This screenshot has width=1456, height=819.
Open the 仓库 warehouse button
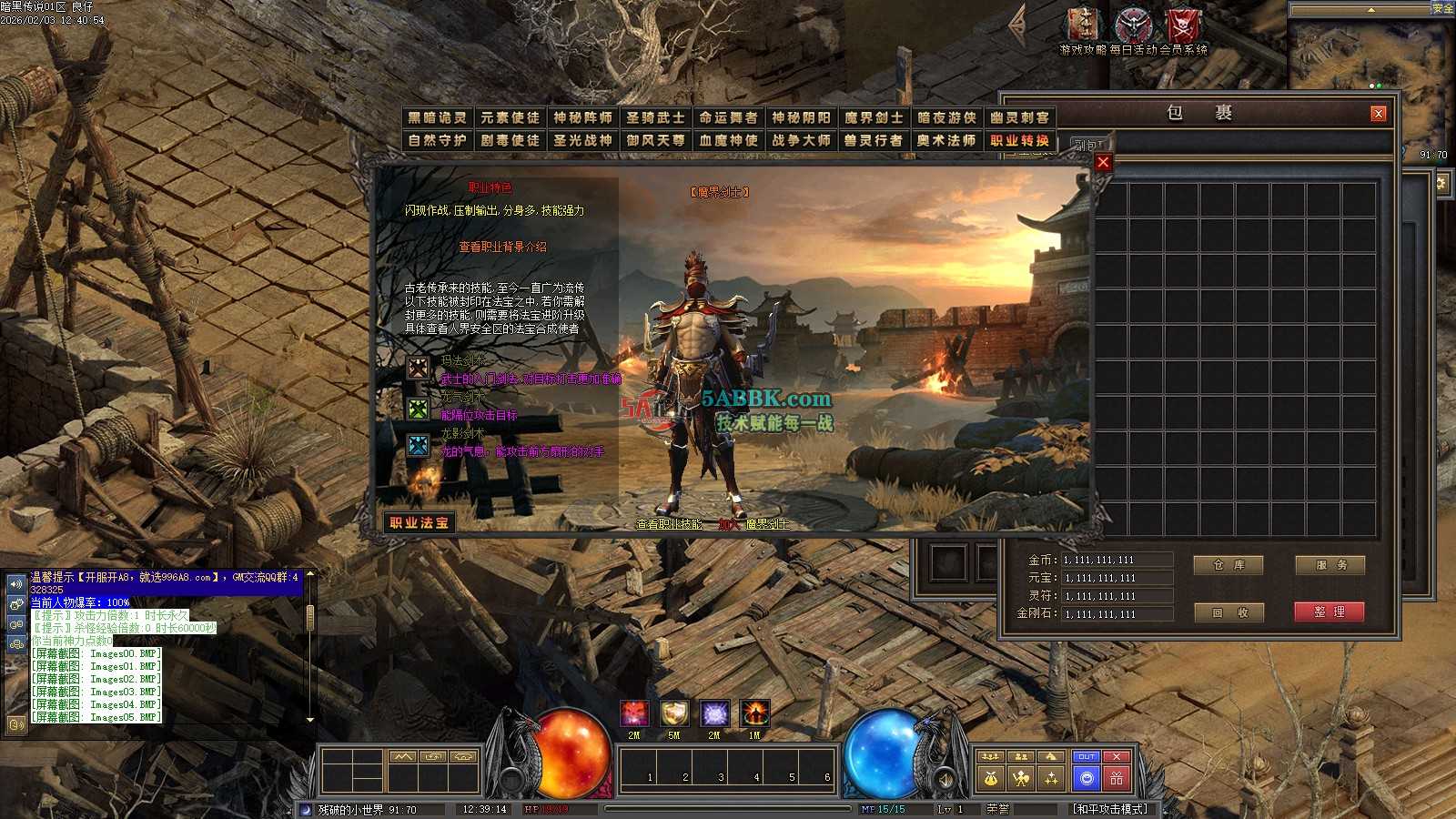(1228, 565)
